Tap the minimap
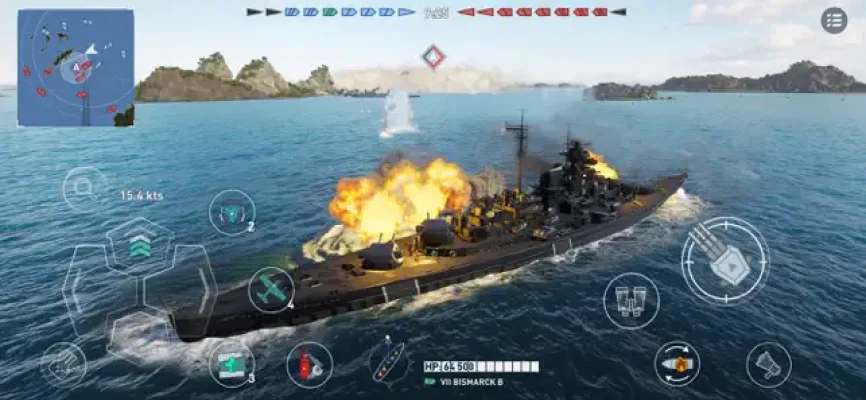Screen dimensions: 866x400 click(x=76, y=68)
